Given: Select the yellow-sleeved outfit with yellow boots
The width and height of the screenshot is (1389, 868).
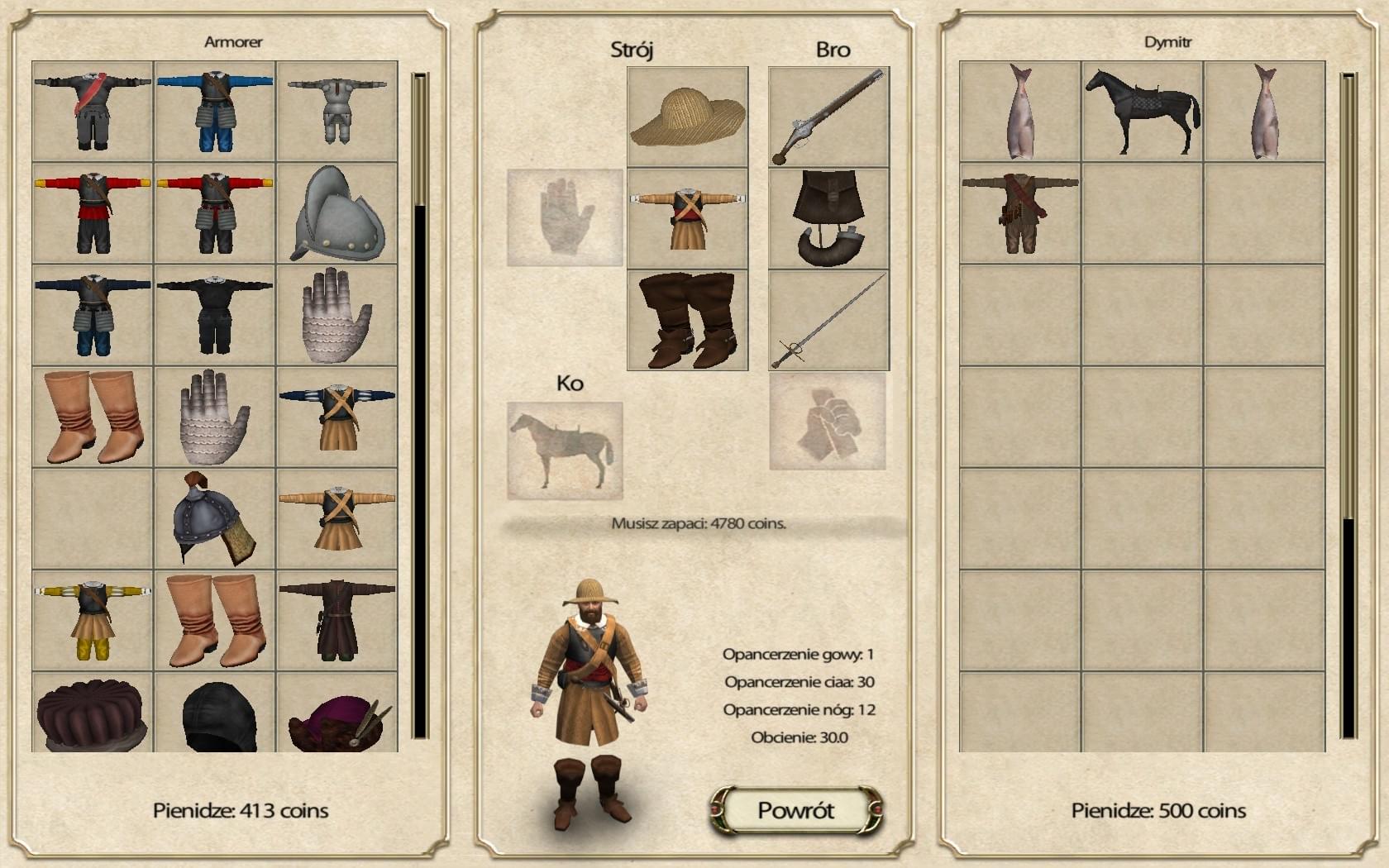Looking at the screenshot, I should pyautogui.click(x=93, y=620).
